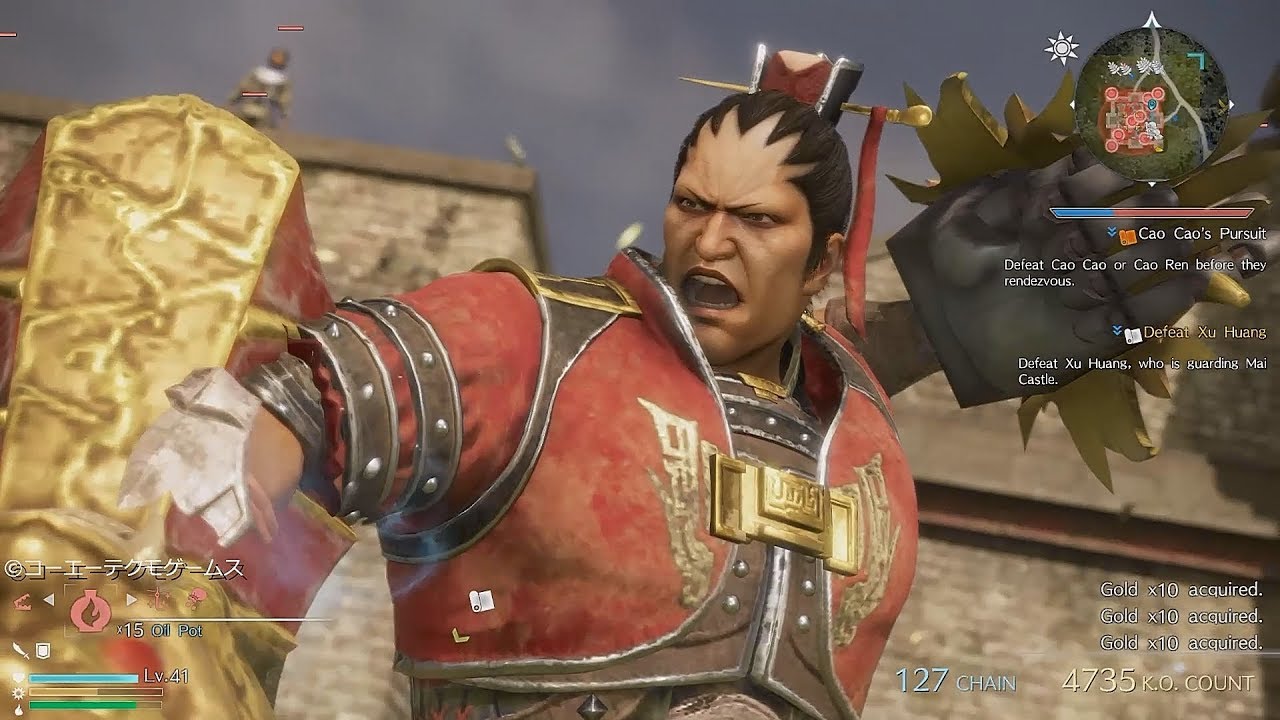Click the blue chevron marker on the minimap
Image resolution: width=1280 pixels, height=720 pixels.
coord(1153,105)
